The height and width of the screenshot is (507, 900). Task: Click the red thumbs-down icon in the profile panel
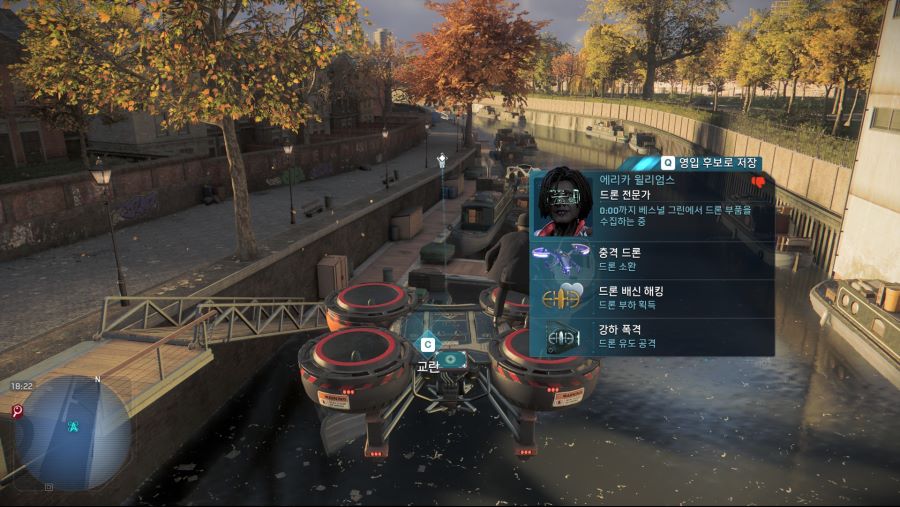pos(757,182)
